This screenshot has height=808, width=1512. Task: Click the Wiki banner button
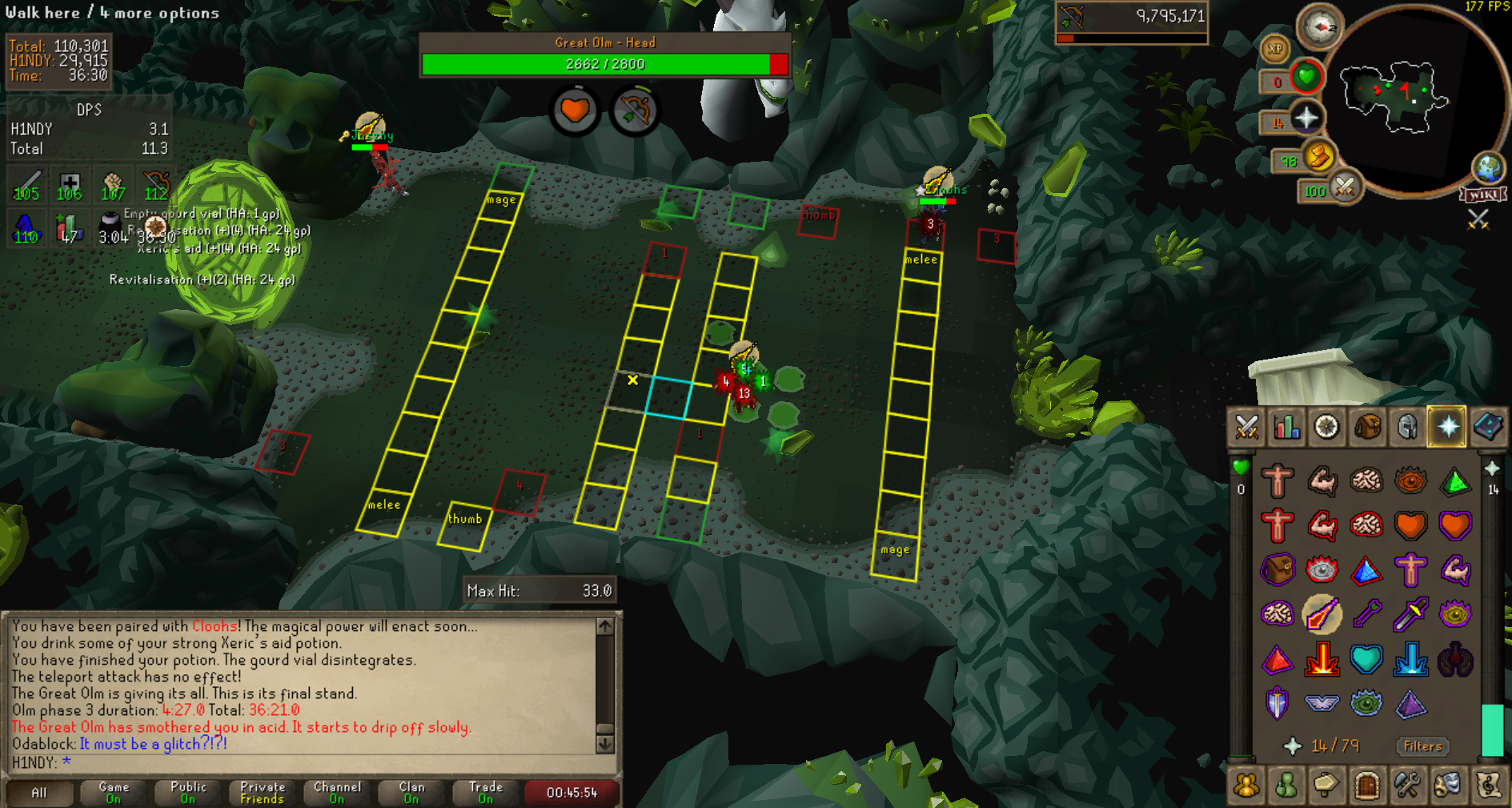(1483, 195)
